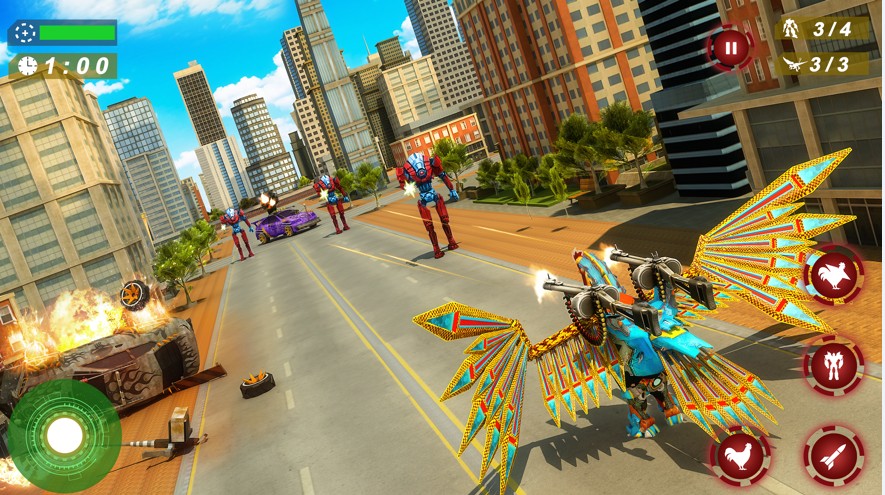Tap the standing rooster transform button

(x=740, y=456)
